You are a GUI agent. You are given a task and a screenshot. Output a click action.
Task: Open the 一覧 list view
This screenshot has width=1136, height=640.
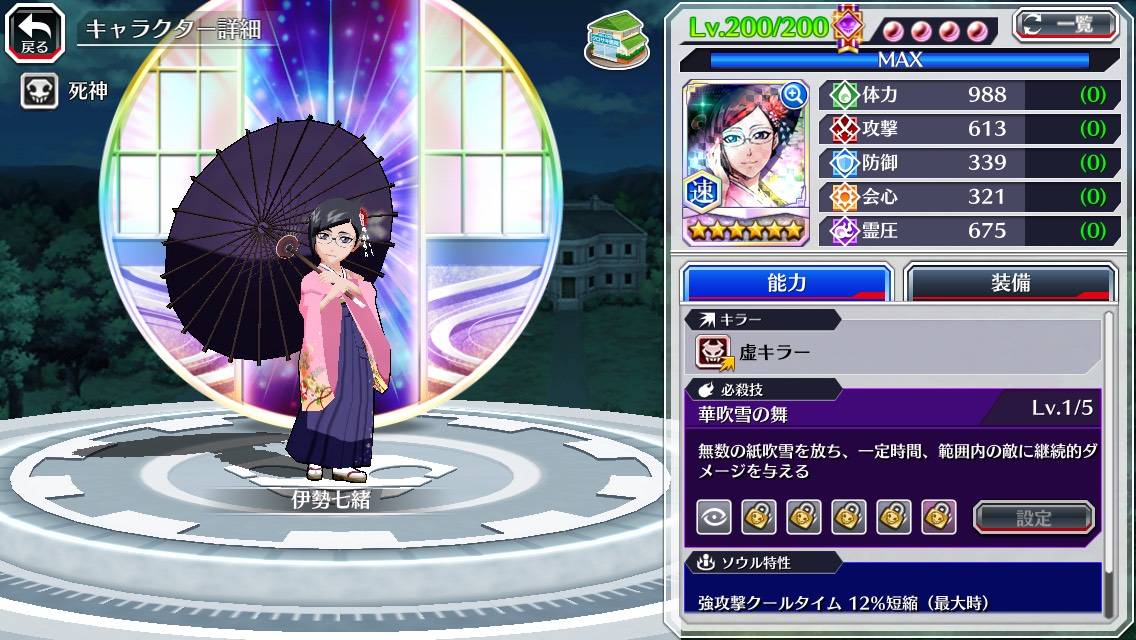[x=1065, y=23]
